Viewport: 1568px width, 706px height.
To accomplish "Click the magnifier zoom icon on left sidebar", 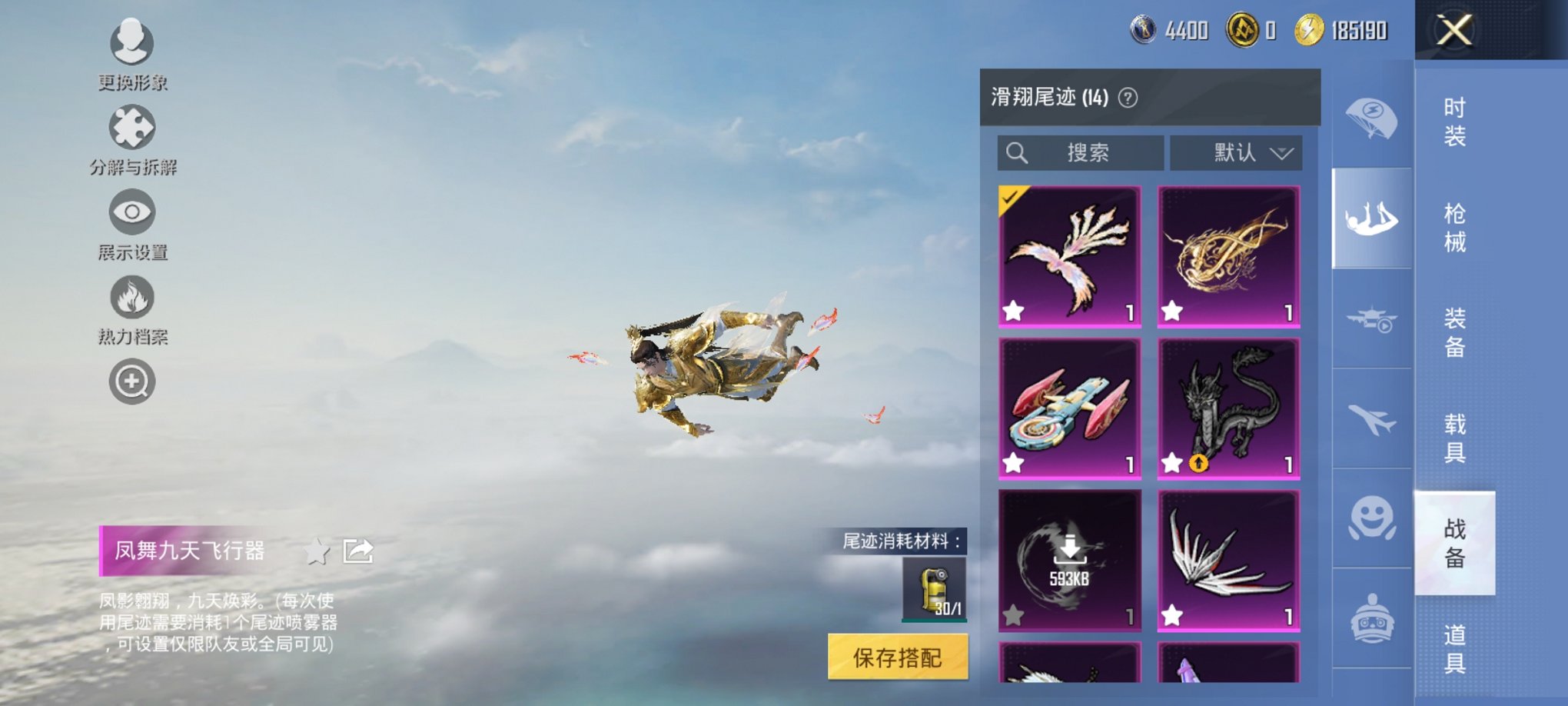I will (x=131, y=381).
